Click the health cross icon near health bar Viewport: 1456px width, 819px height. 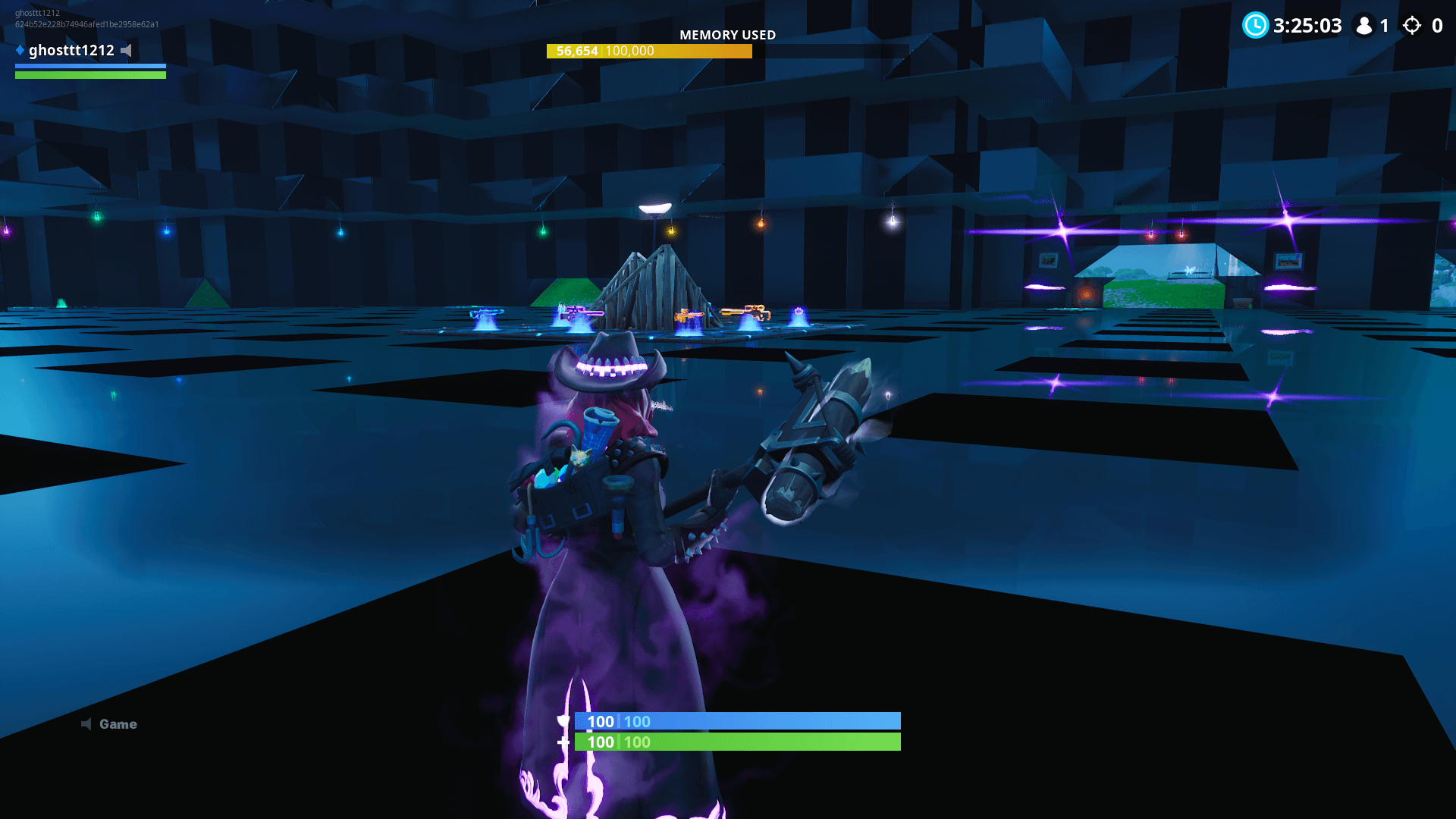(564, 742)
